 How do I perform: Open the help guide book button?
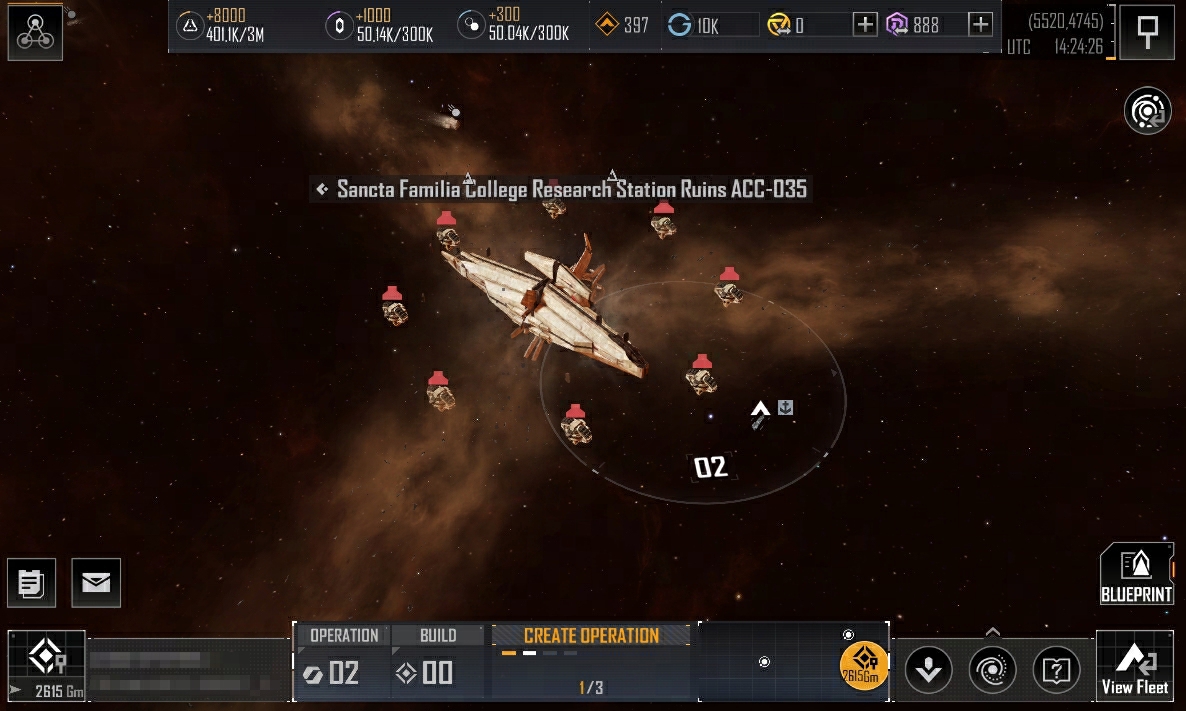point(1056,669)
